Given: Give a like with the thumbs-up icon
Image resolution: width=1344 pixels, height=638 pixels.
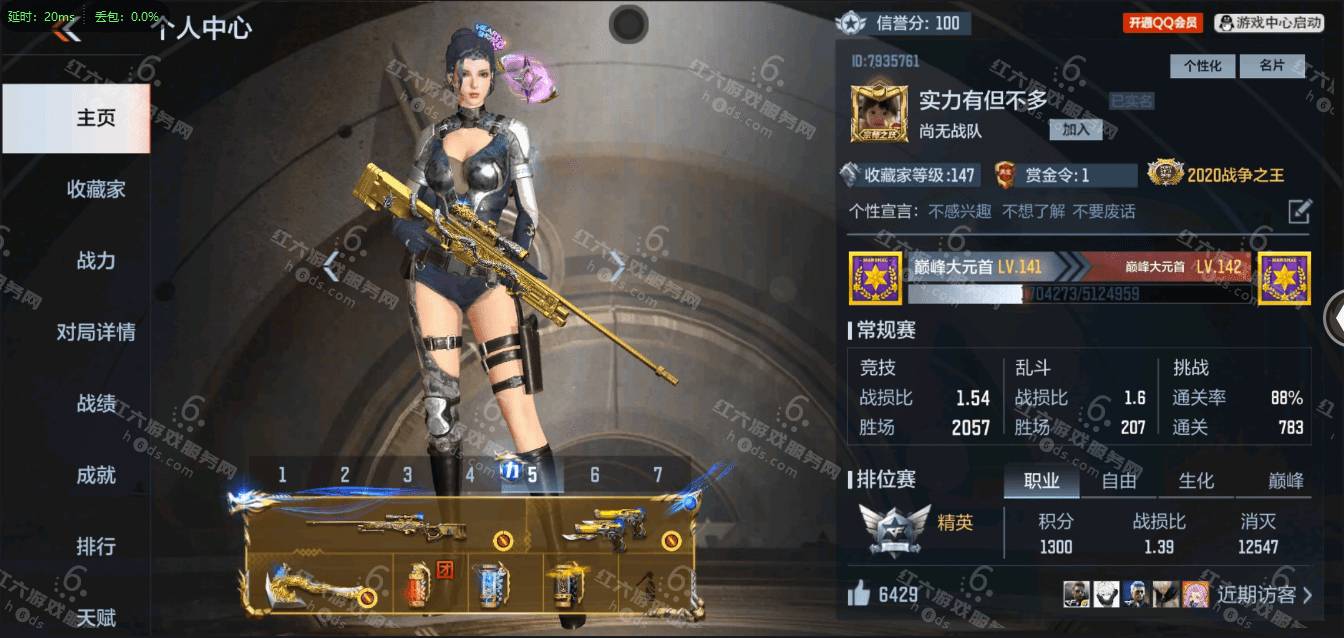Looking at the screenshot, I should [x=859, y=595].
